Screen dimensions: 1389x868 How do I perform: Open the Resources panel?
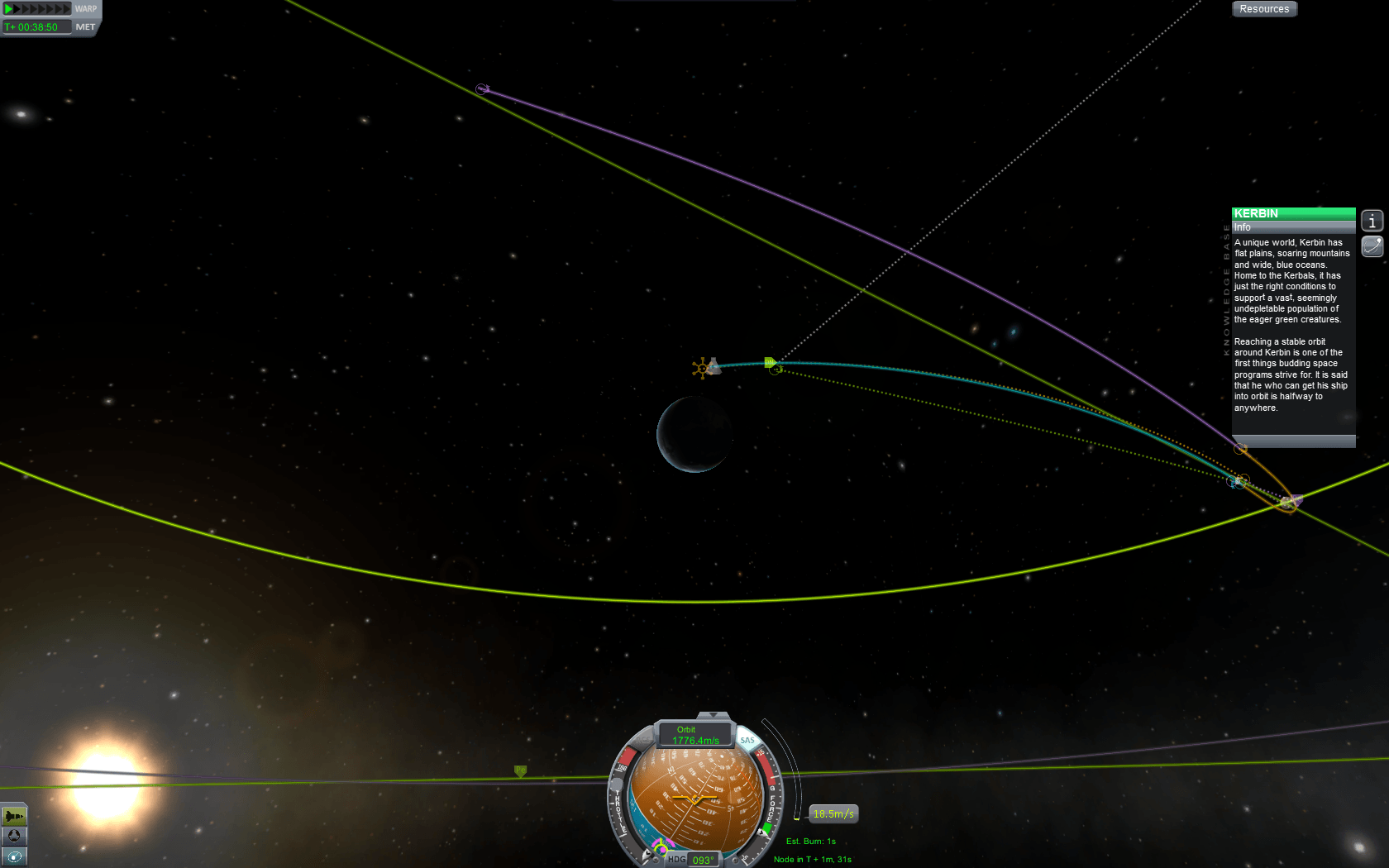coord(1264,9)
